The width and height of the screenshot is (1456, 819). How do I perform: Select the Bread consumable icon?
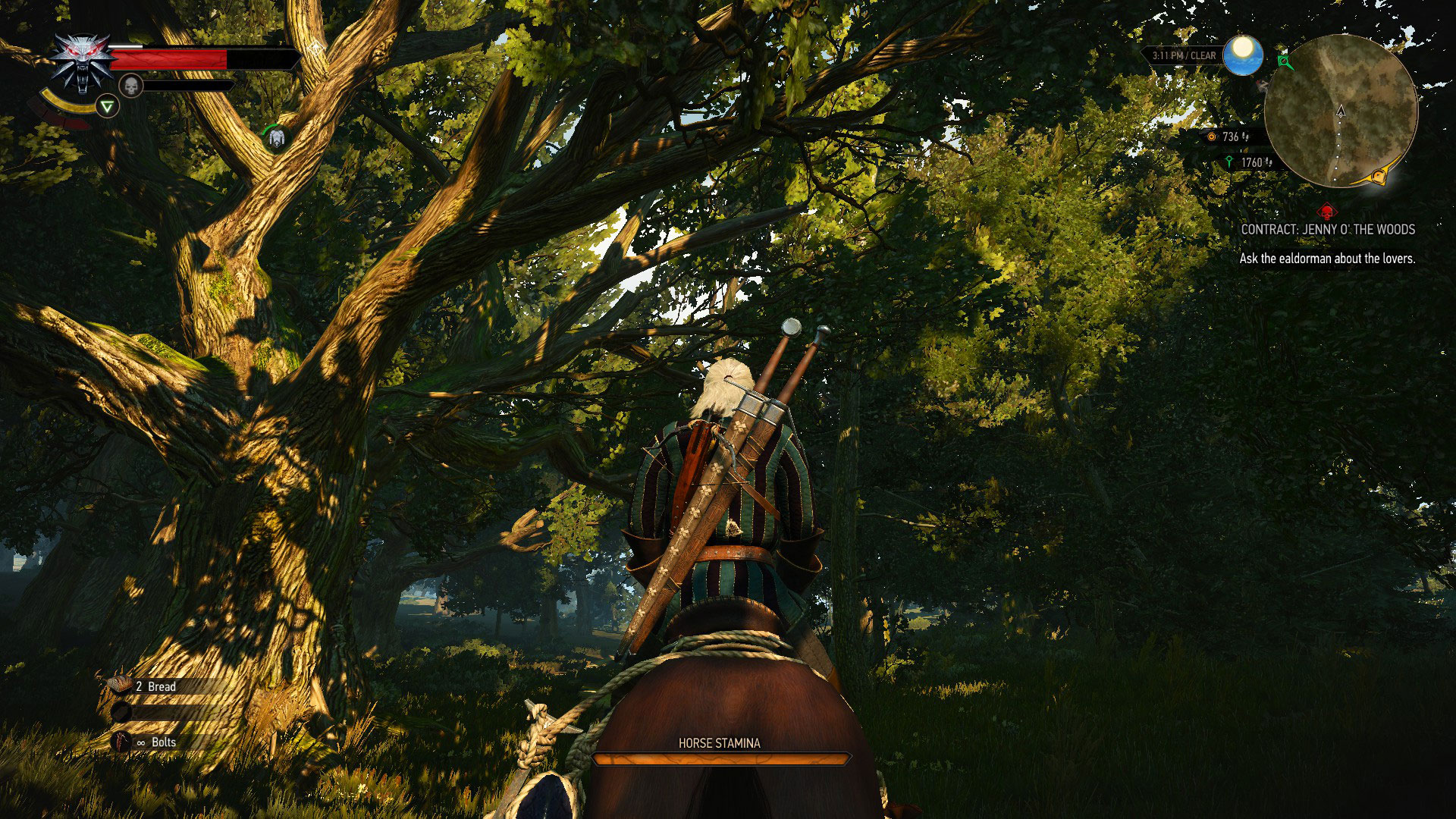click(x=119, y=686)
